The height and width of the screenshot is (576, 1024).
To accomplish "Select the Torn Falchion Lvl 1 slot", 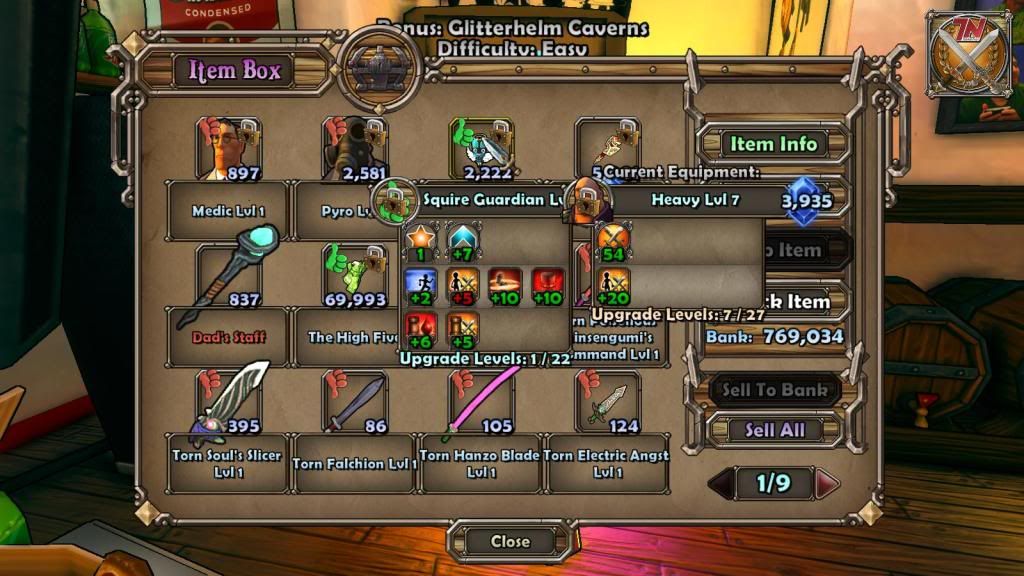I will (354, 402).
